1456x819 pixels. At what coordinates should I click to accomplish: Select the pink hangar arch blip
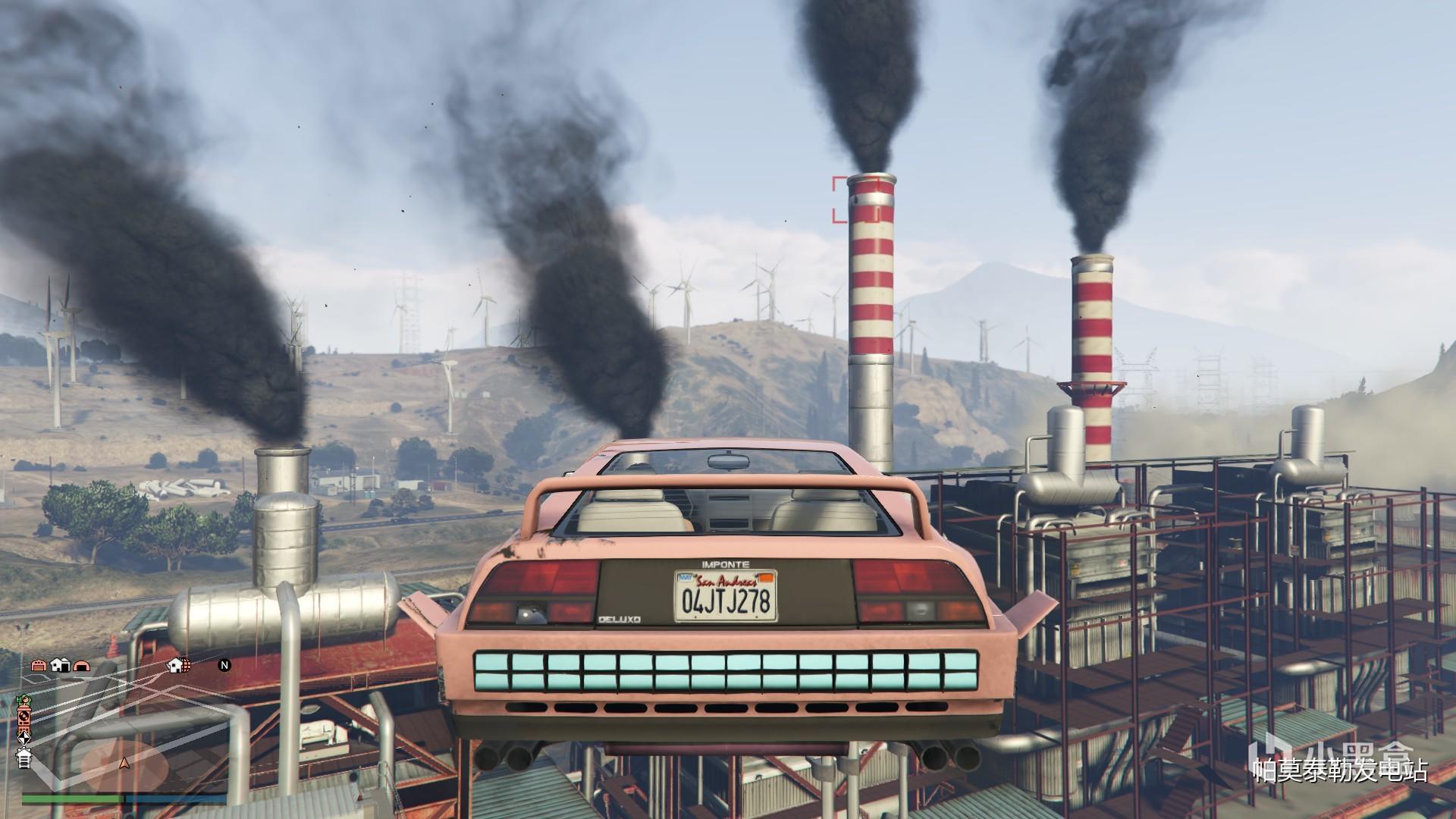click(x=81, y=666)
